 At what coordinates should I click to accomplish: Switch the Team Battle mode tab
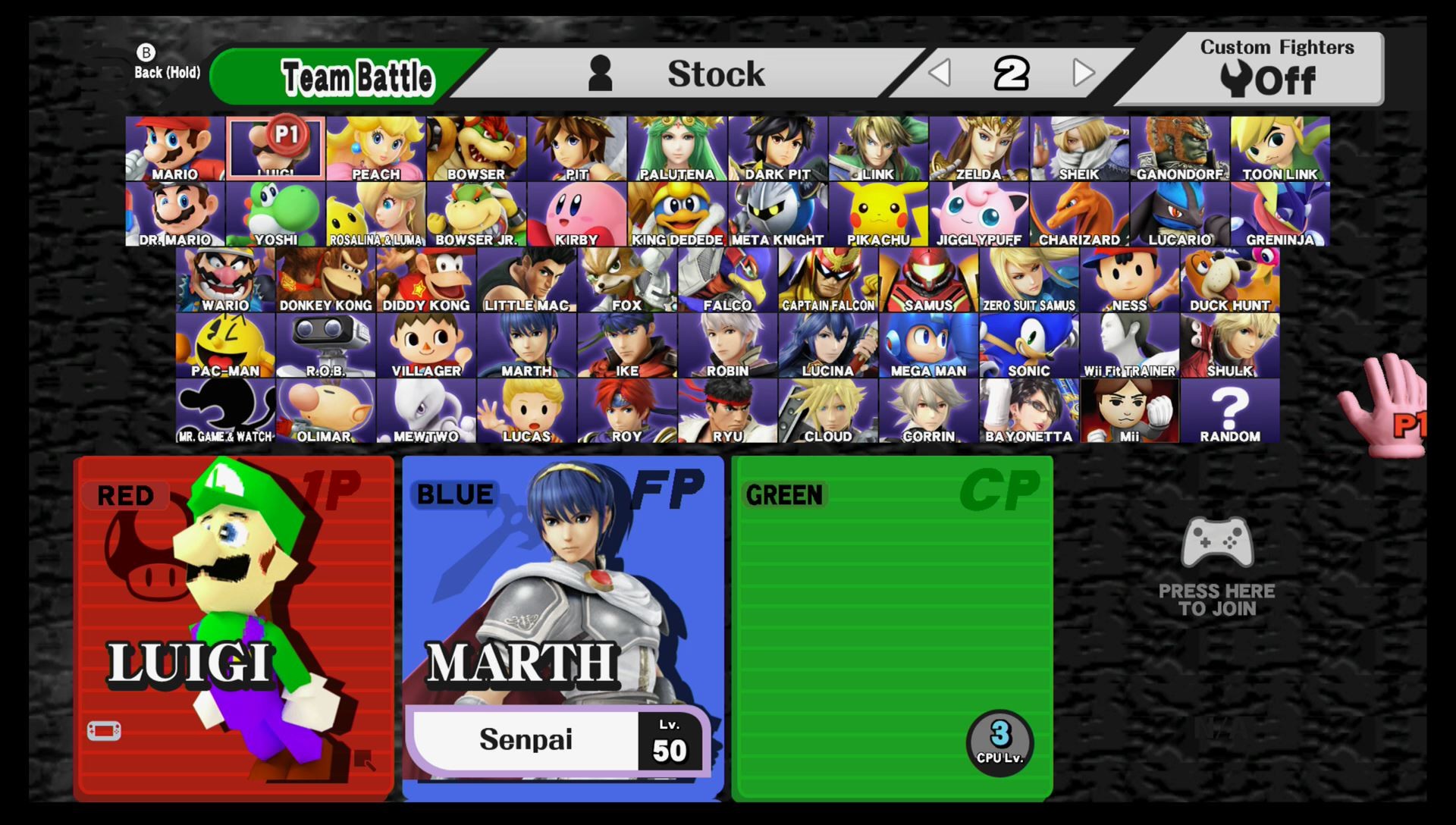pos(356,75)
